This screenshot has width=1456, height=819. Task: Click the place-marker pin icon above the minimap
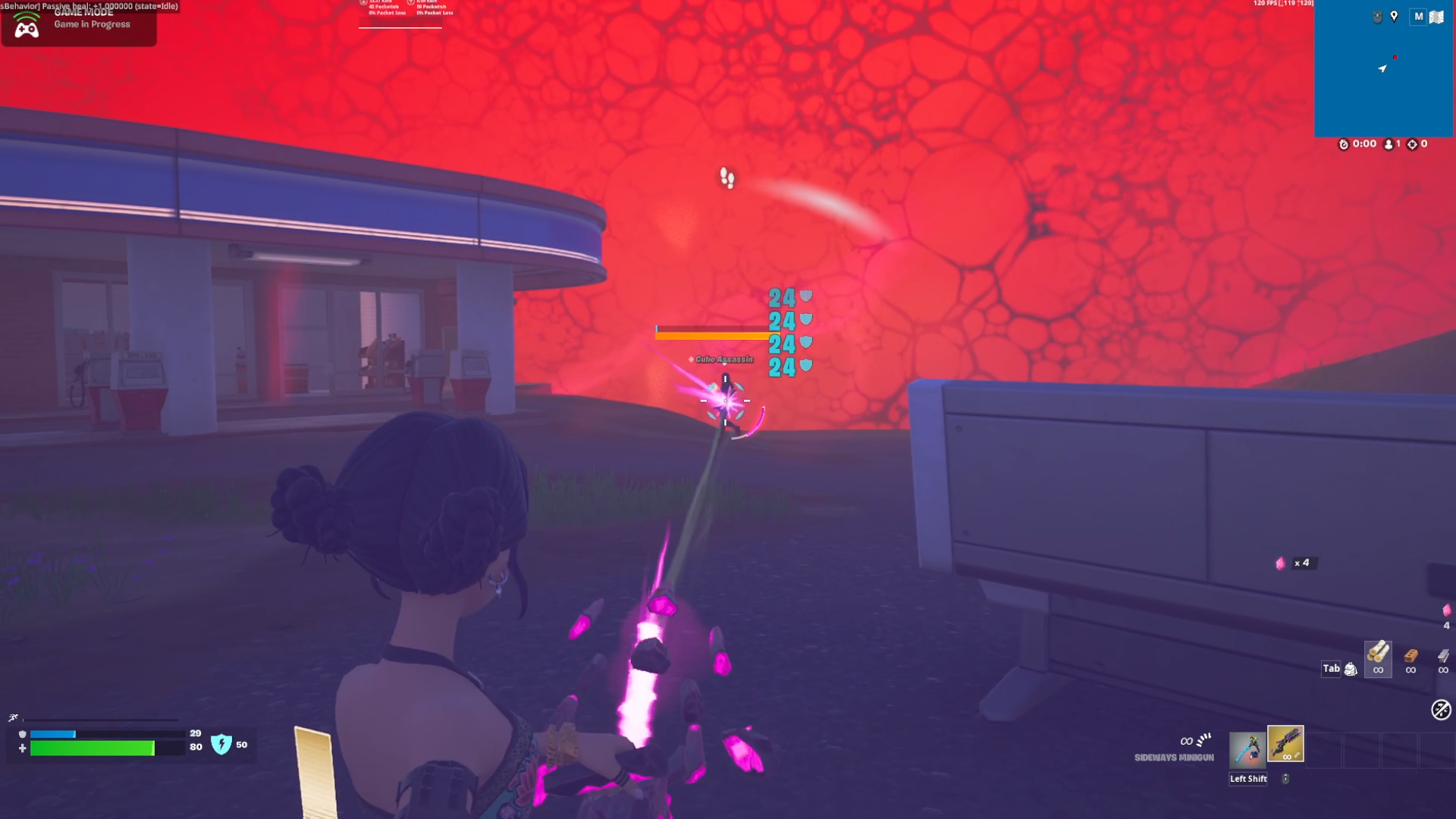[x=1395, y=17]
